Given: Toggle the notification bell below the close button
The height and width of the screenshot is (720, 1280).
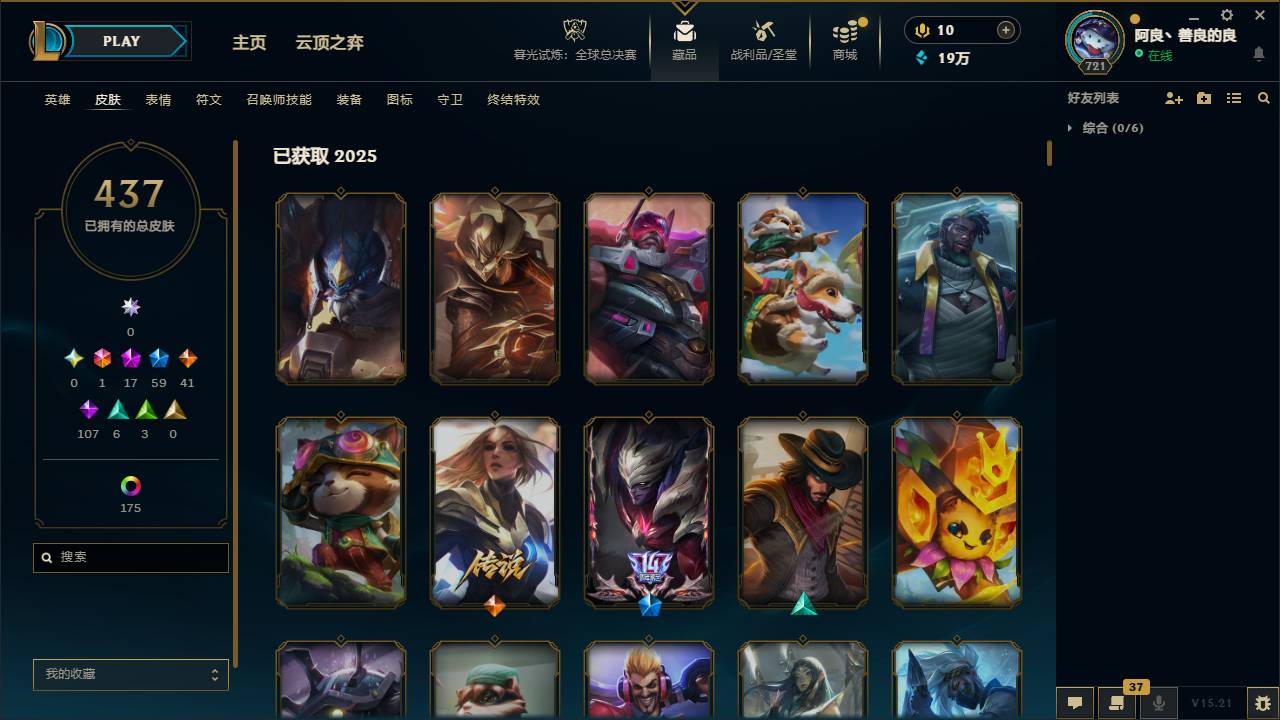Looking at the screenshot, I should coord(1259,54).
